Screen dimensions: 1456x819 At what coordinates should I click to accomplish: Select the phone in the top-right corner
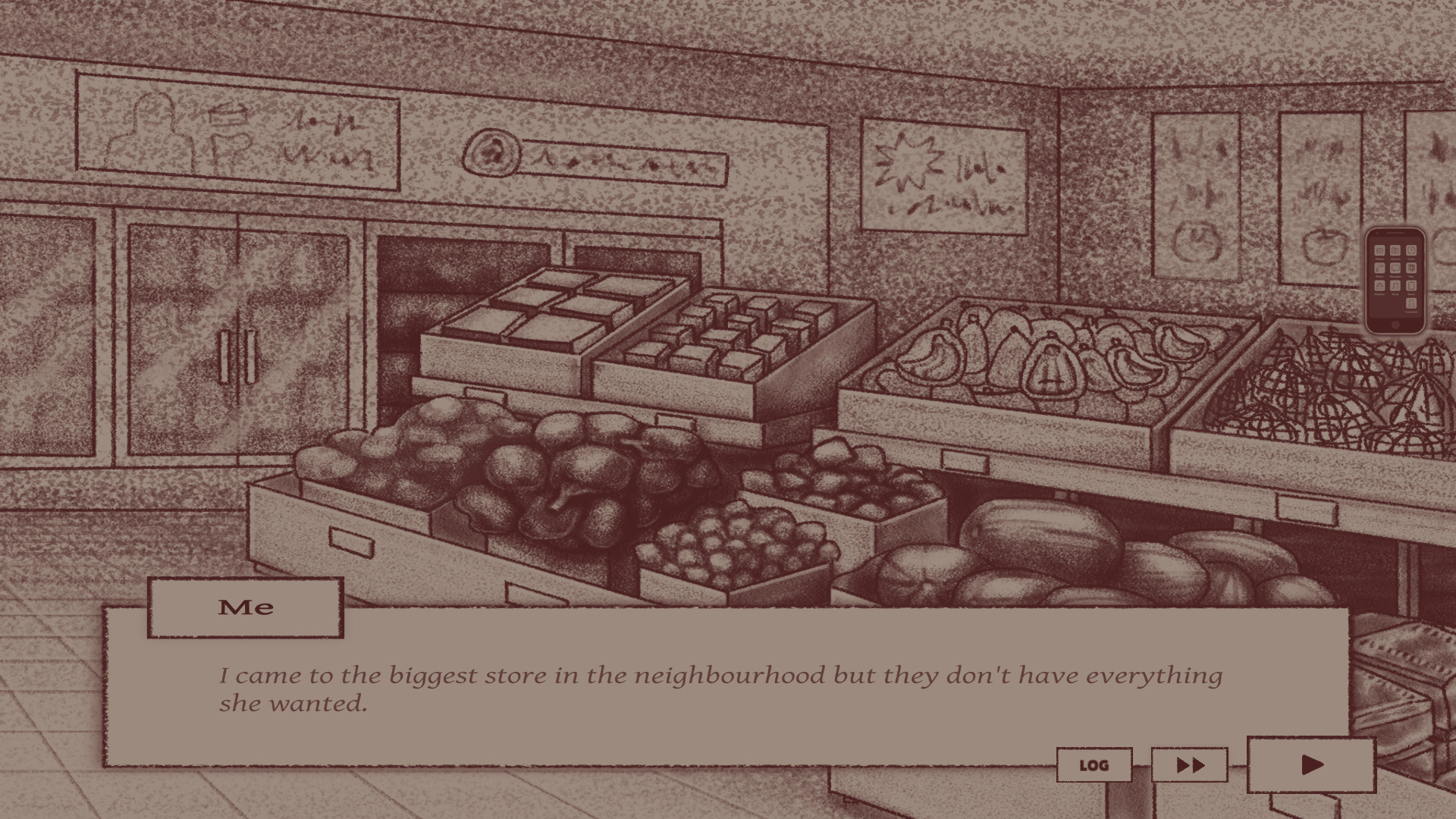point(1394,278)
